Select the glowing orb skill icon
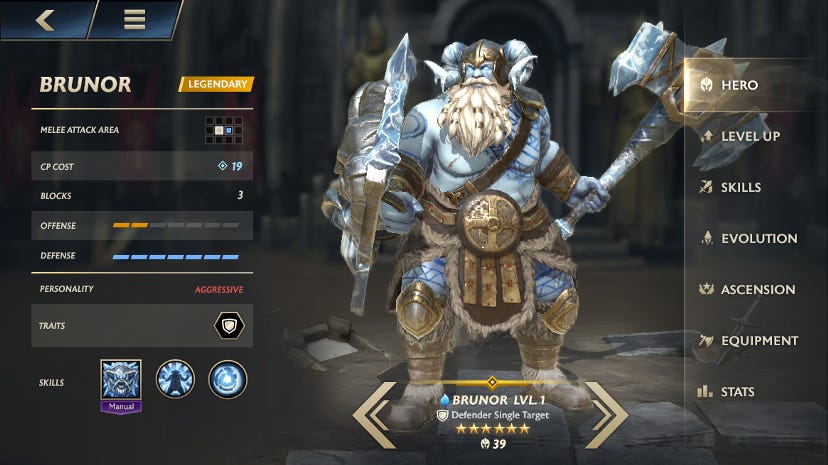The image size is (828, 465). point(228,380)
